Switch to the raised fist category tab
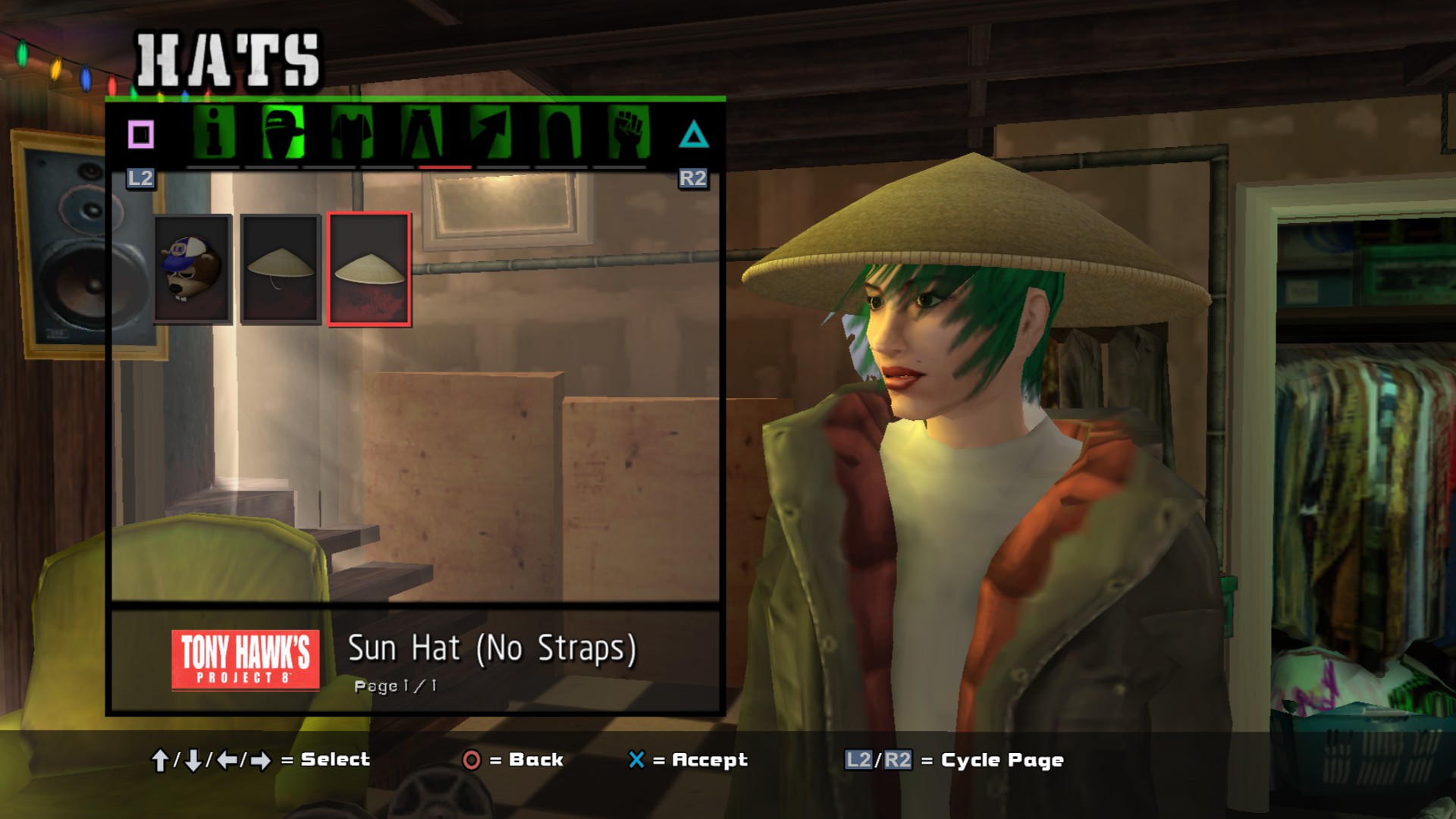This screenshot has height=819, width=1456. [x=628, y=133]
